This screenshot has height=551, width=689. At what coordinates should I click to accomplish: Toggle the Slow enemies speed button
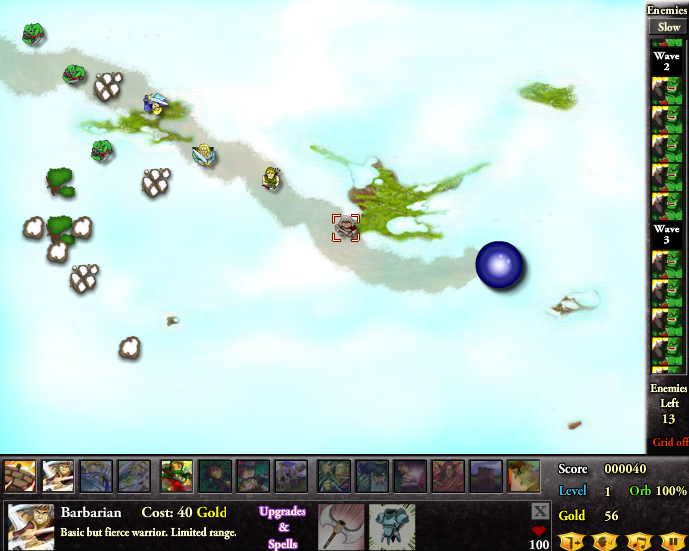click(667, 27)
